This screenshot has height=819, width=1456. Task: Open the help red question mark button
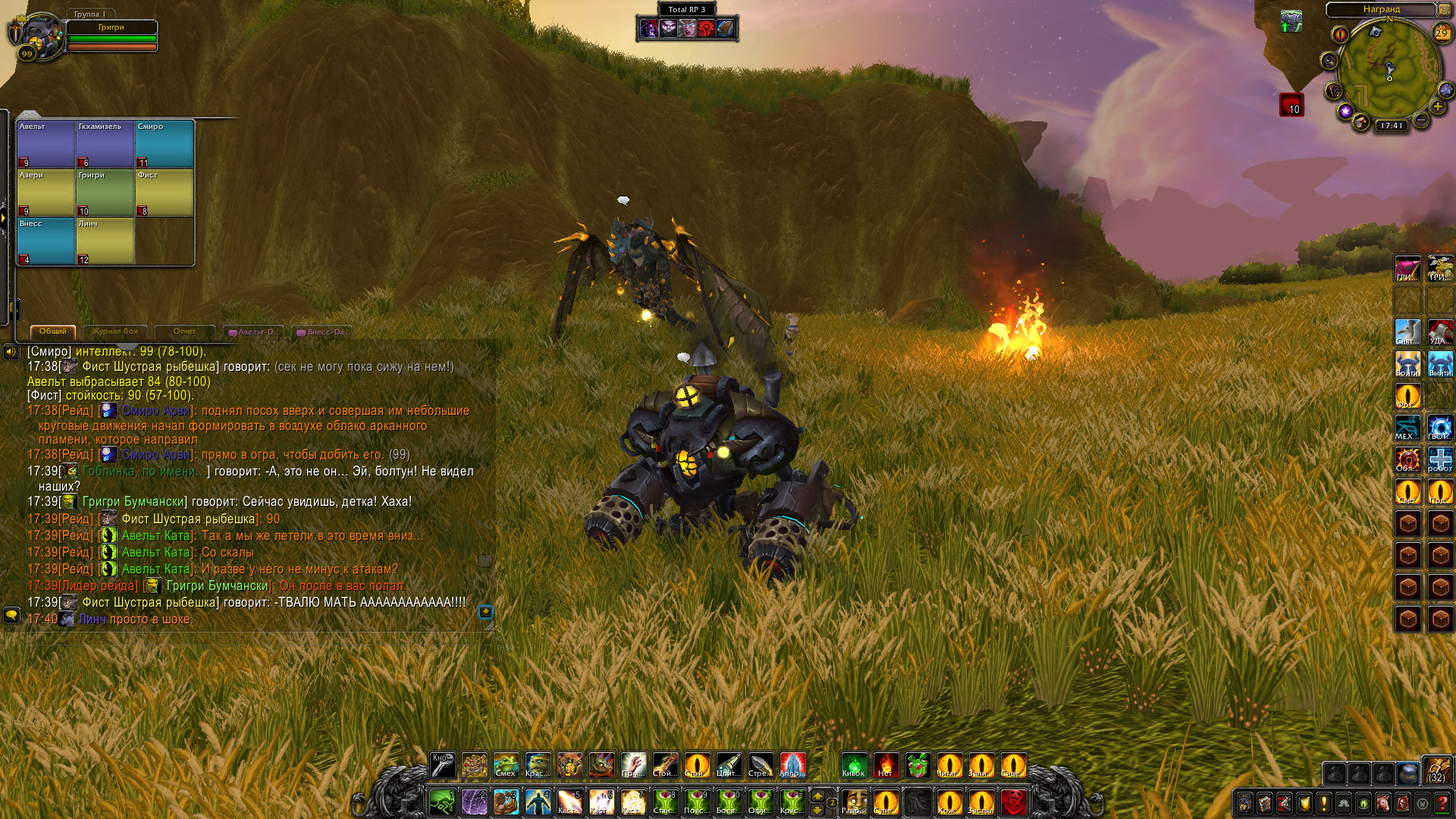coord(1442,802)
